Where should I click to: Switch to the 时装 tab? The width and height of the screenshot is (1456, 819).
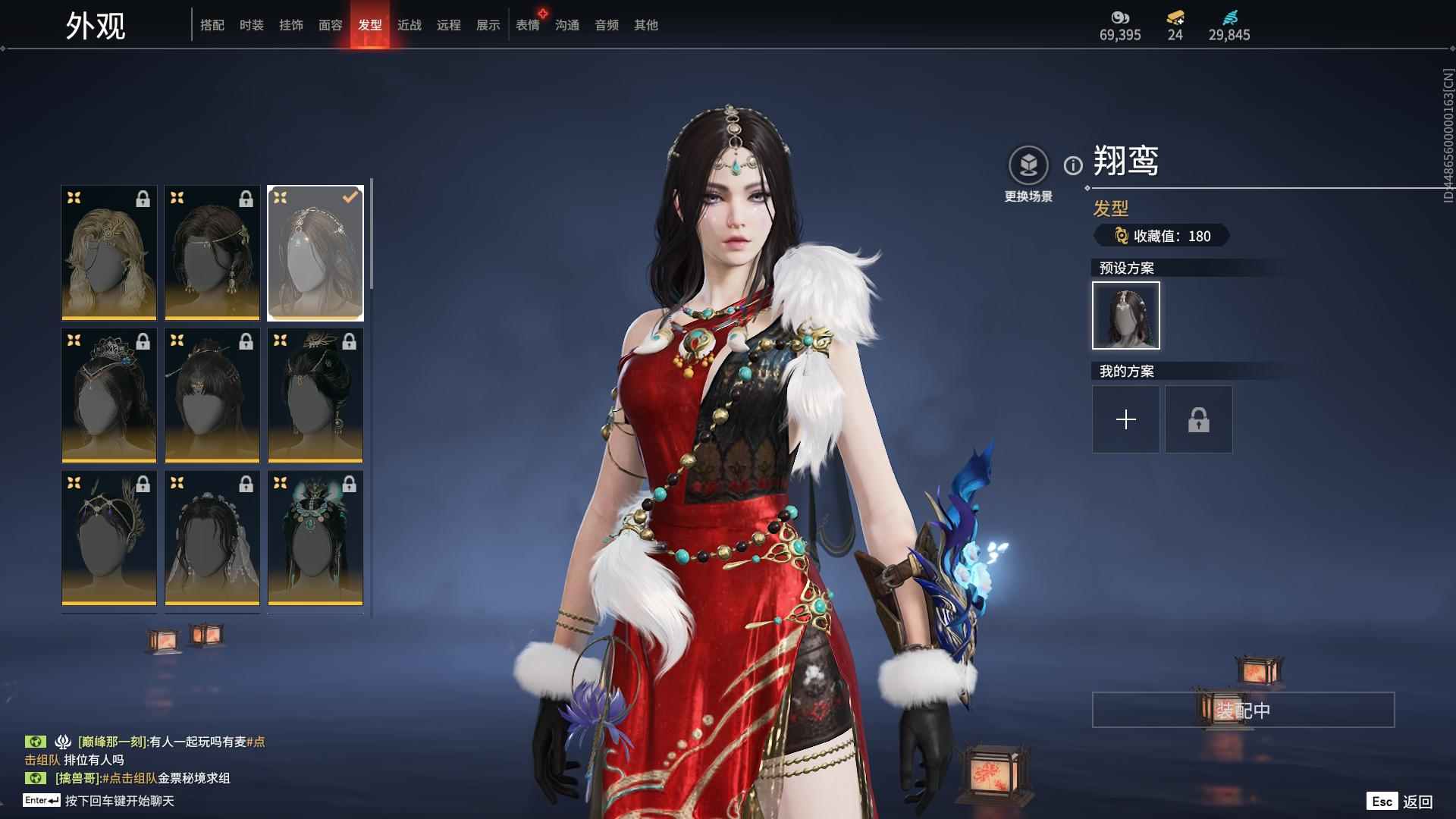coord(251,24)
